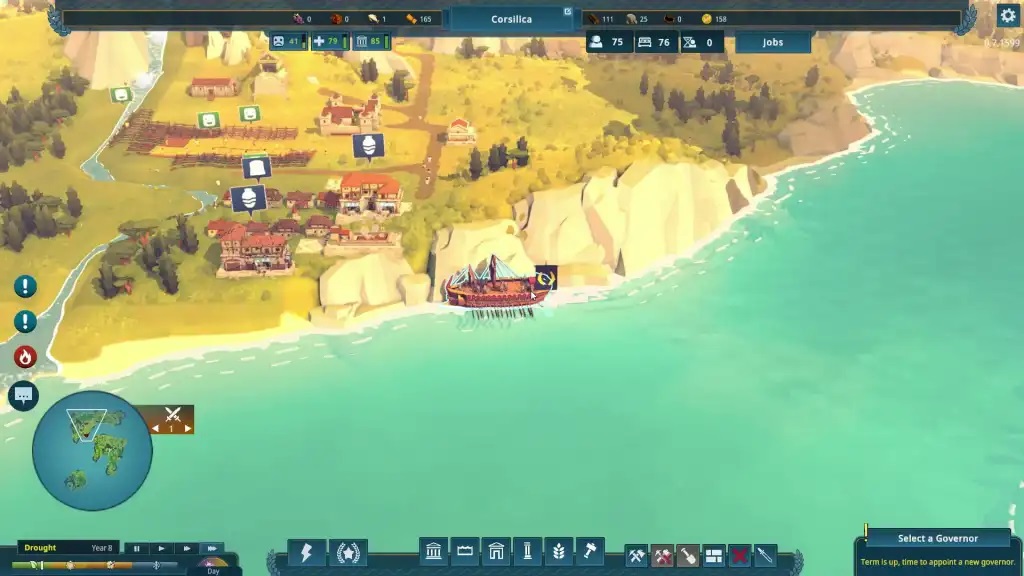Open the fire alert notification
Viewport: 1024px width, 576px height.
(25, 357)
